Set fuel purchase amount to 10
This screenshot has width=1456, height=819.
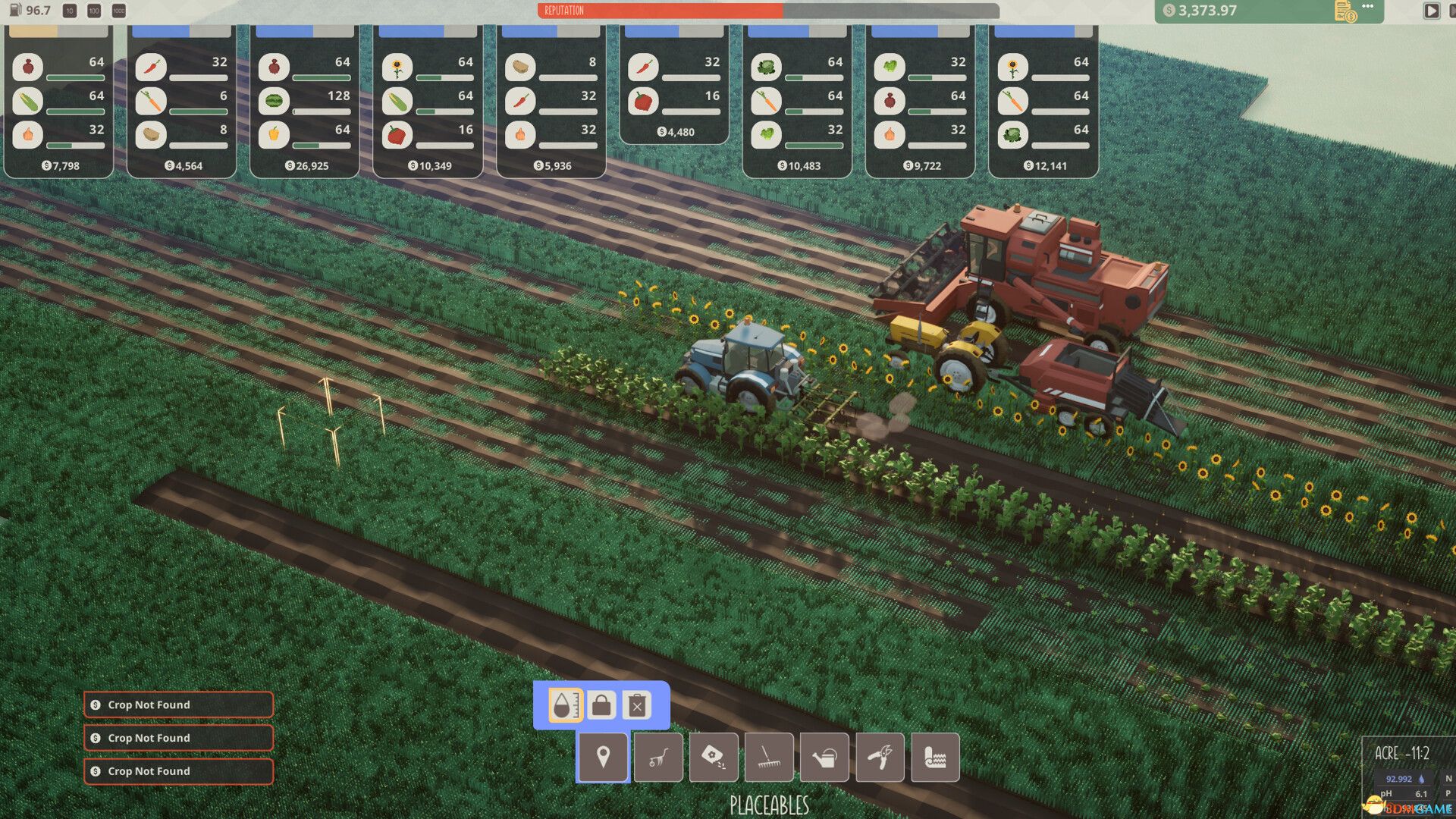pyautogui.click(x=70, y=11)
